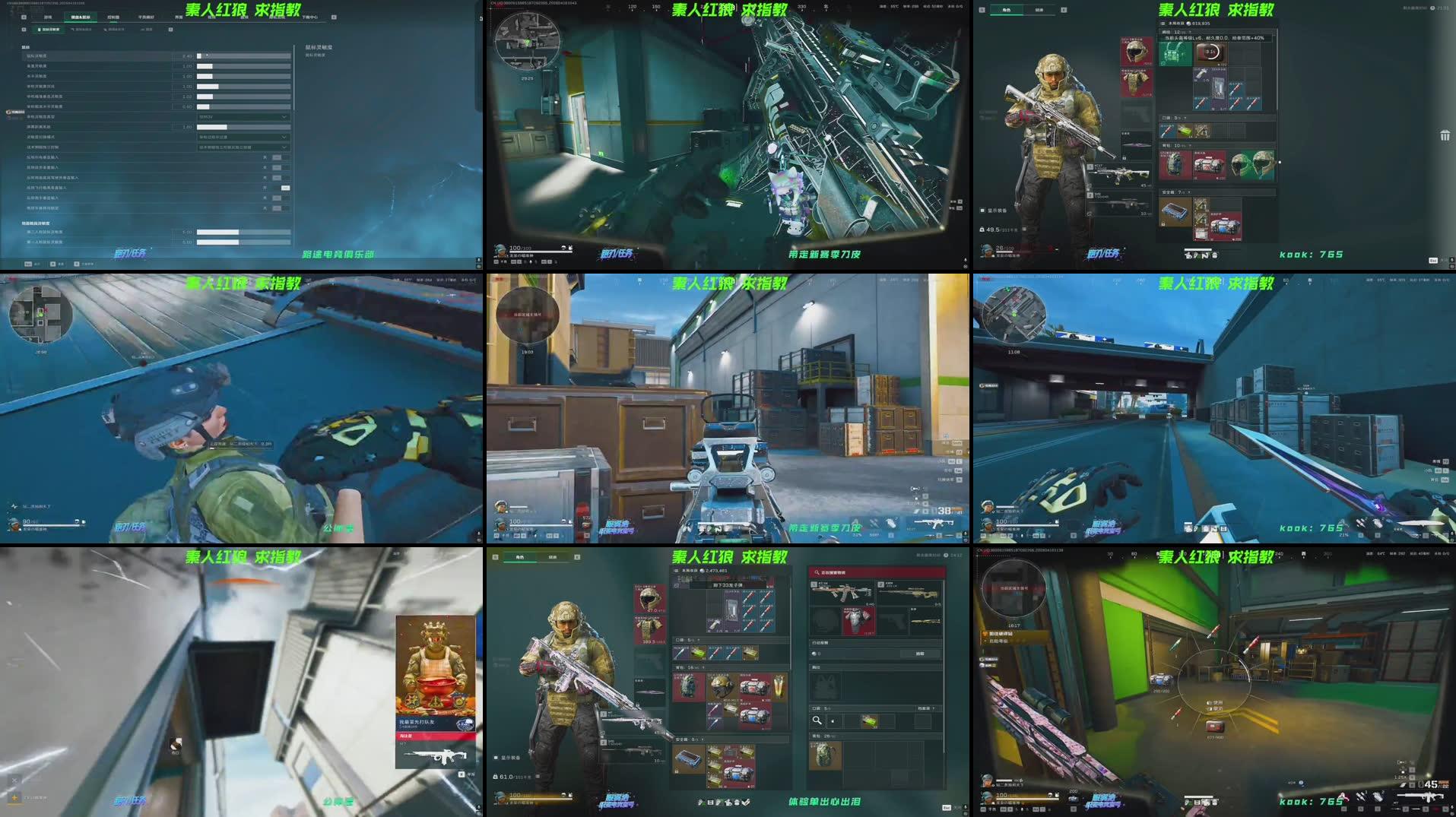Click the claim button in the 行动保险 insurance panel
The width and height of the screenshot is (1456, 817).
point(921,654)
